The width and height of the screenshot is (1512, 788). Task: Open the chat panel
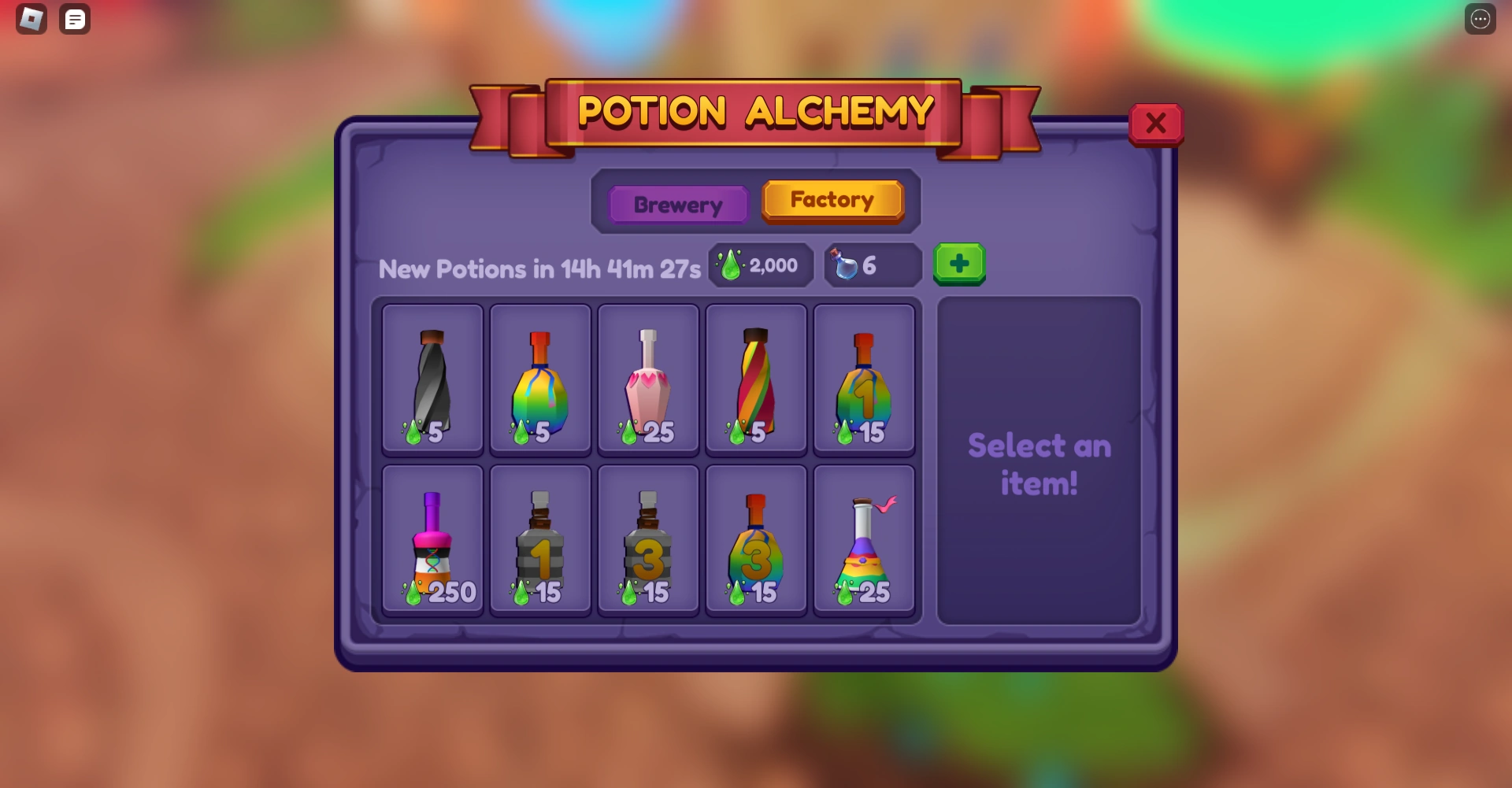coord(75,19)
